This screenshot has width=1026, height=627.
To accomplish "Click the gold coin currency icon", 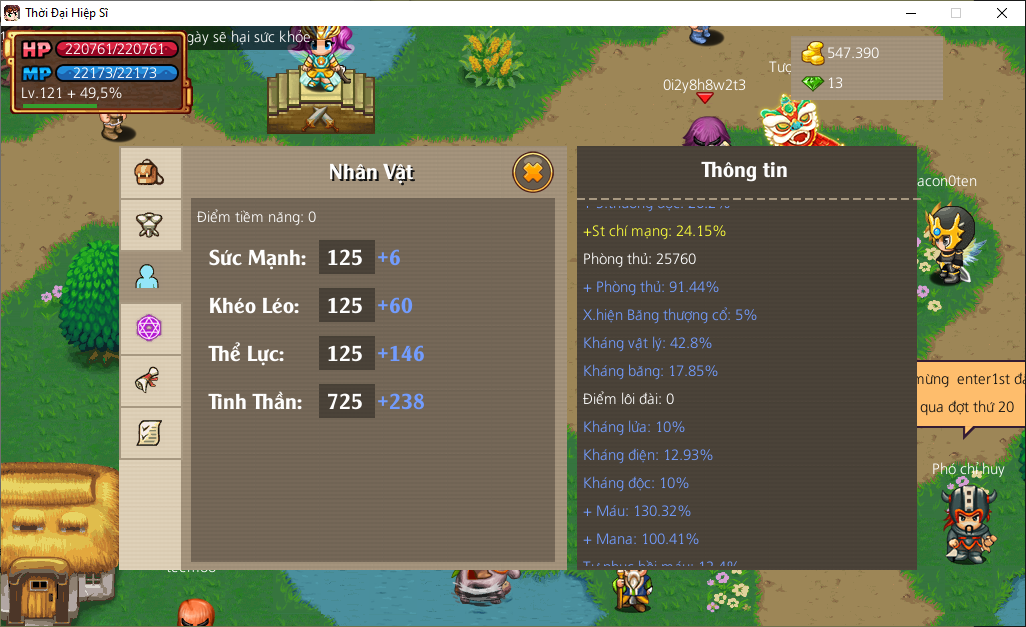I will coord(813,53).
